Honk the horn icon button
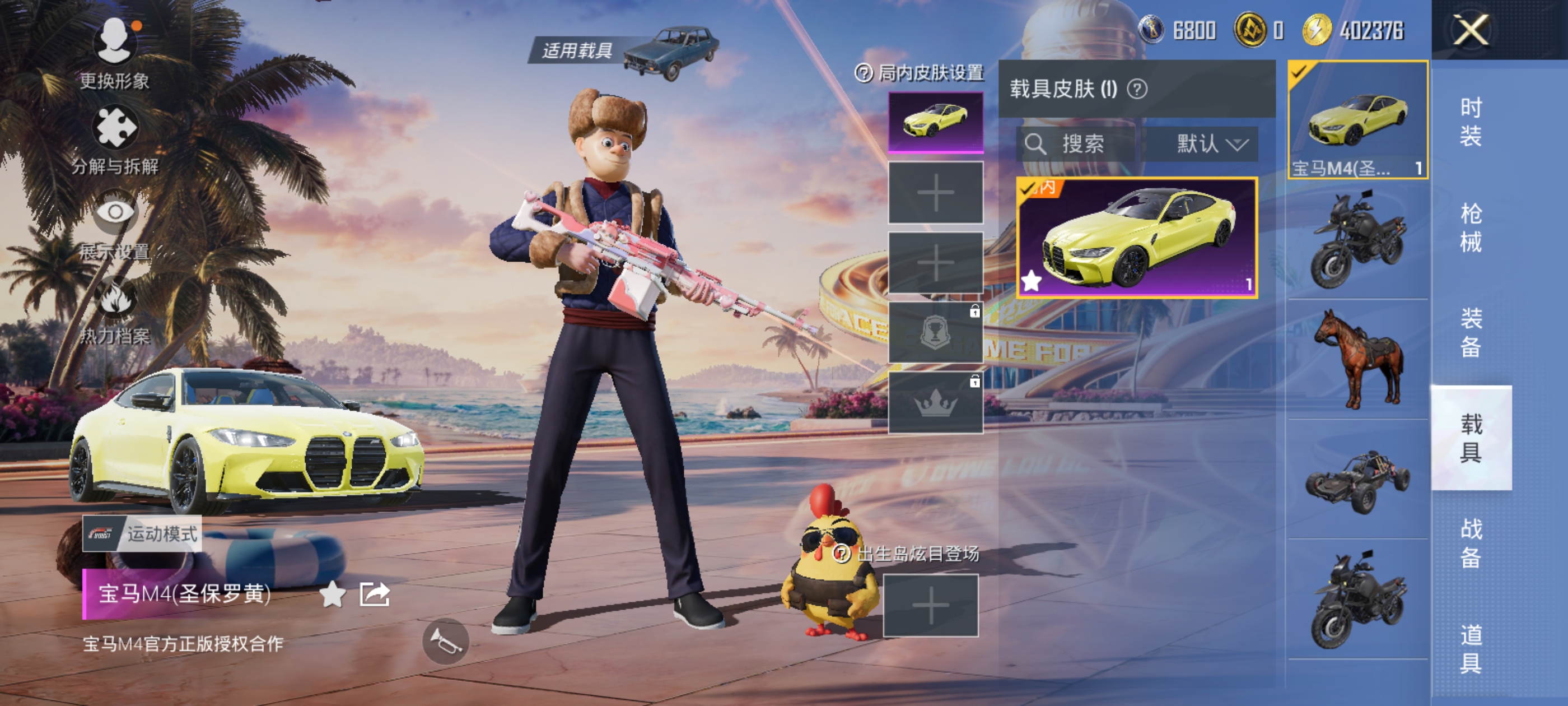 (x=446, y=640)
